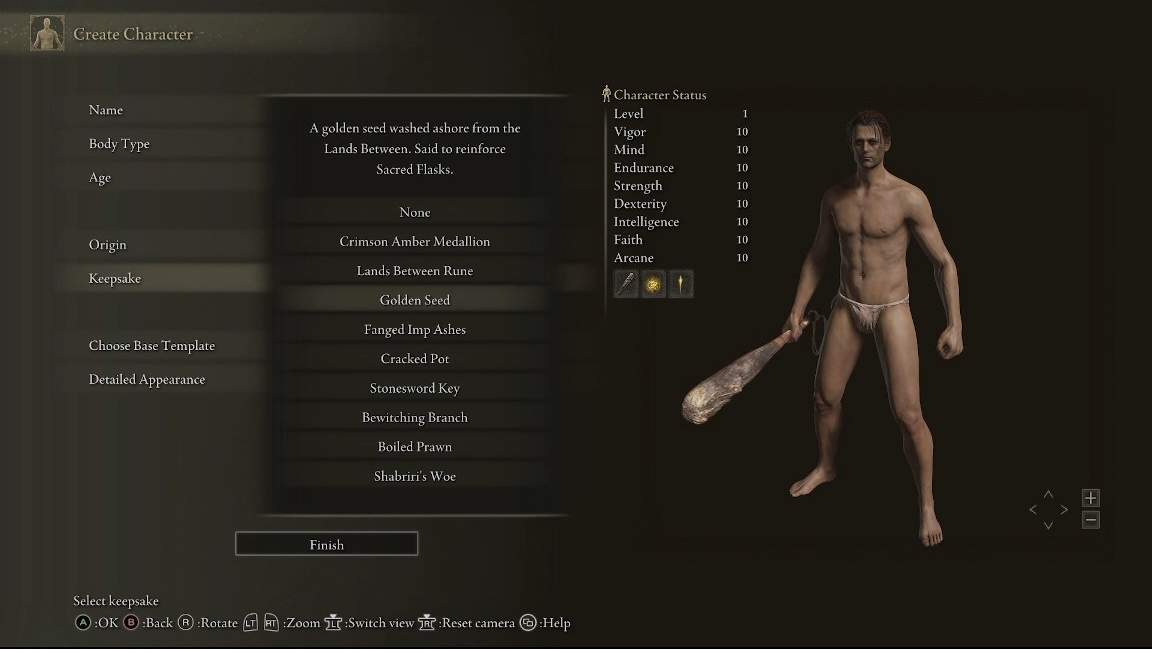Zoom in with the plus button

tap(1090, 498)
